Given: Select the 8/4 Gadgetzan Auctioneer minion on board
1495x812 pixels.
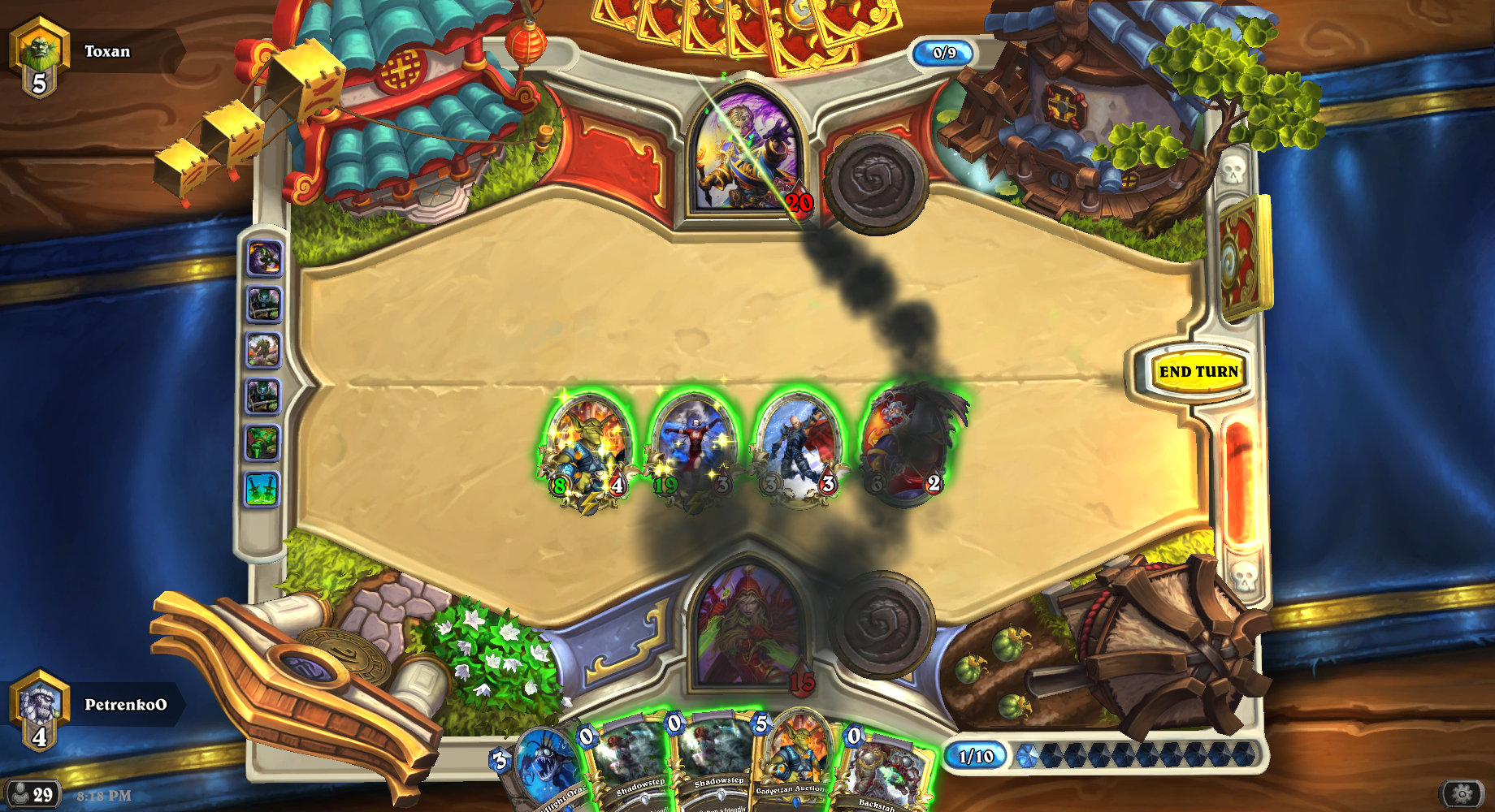Looking at the screenshot, I should [x=588, y=447].
